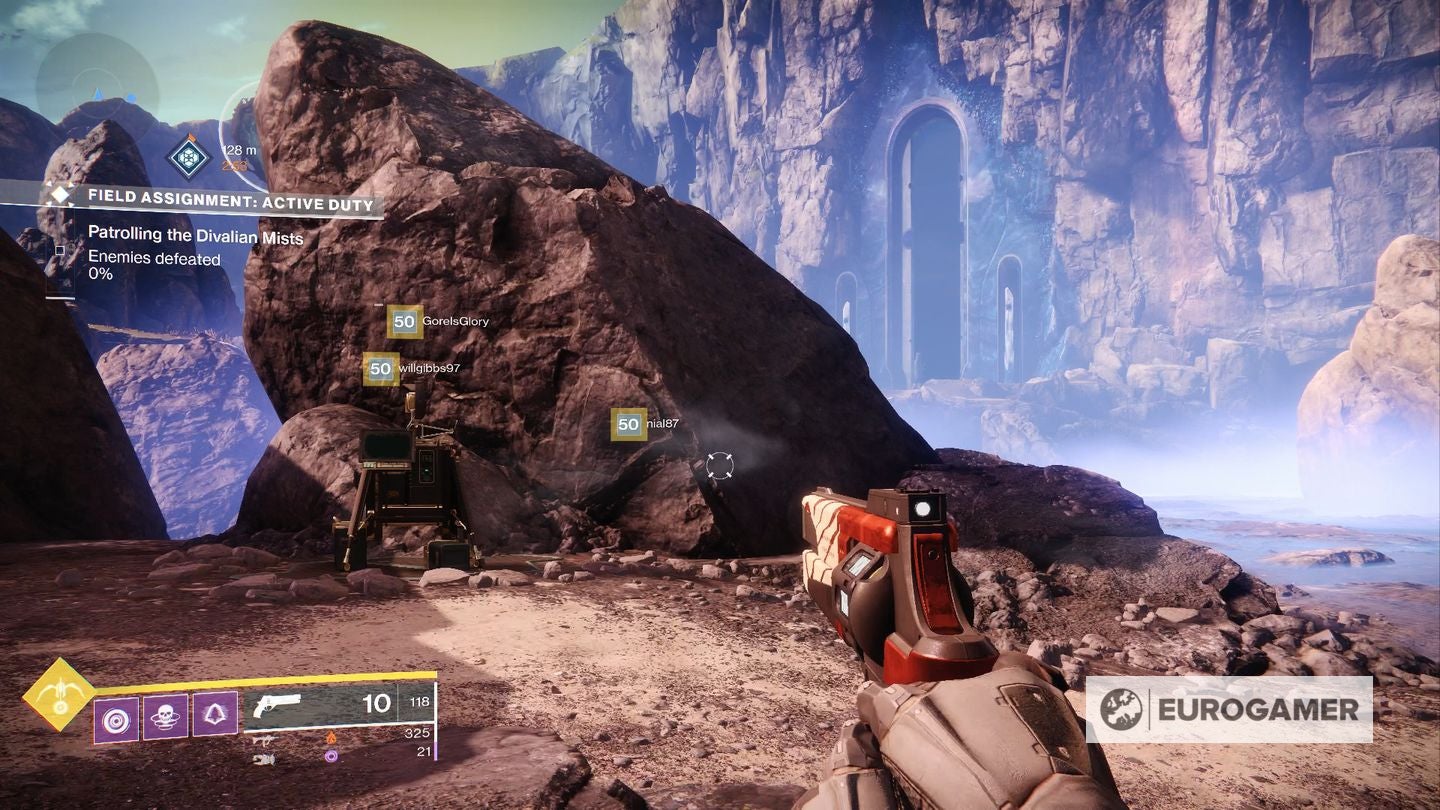1440x810 pixels.
Task: Click the nial87 nameplate level badge
Action: pyautogui.click(x=627, y=424)
